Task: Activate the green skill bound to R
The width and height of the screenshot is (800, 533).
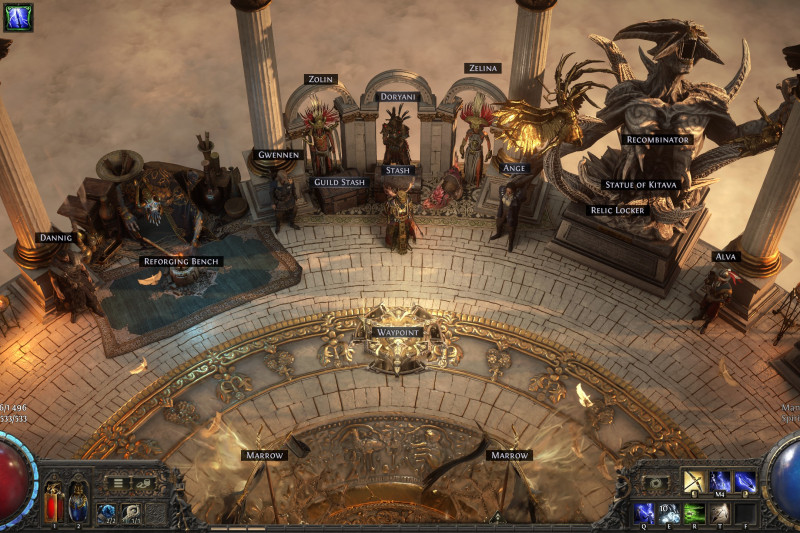Action: [695, 513]
